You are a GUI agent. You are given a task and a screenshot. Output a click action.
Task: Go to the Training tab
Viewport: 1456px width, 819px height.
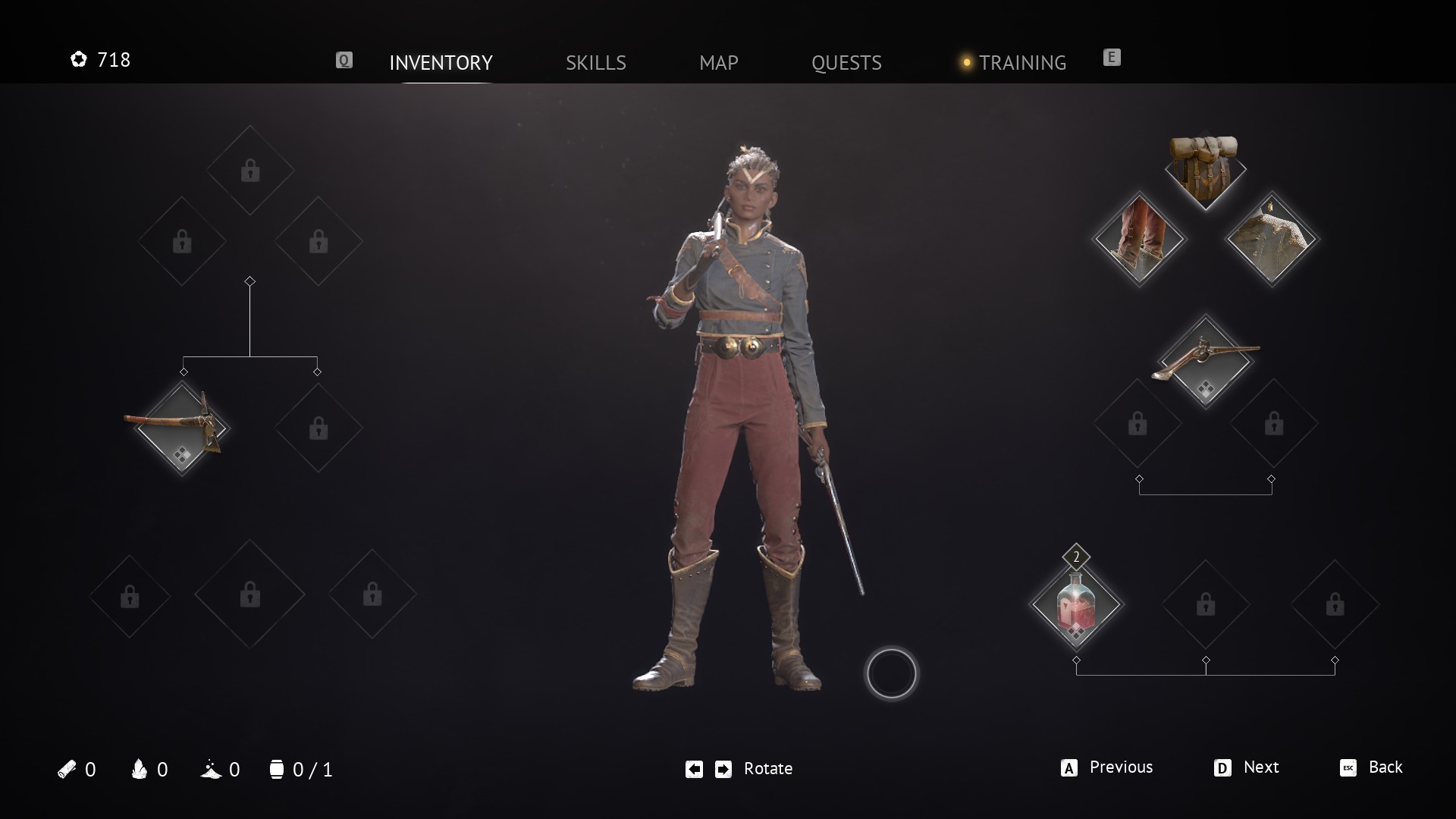click(1021, 62)
